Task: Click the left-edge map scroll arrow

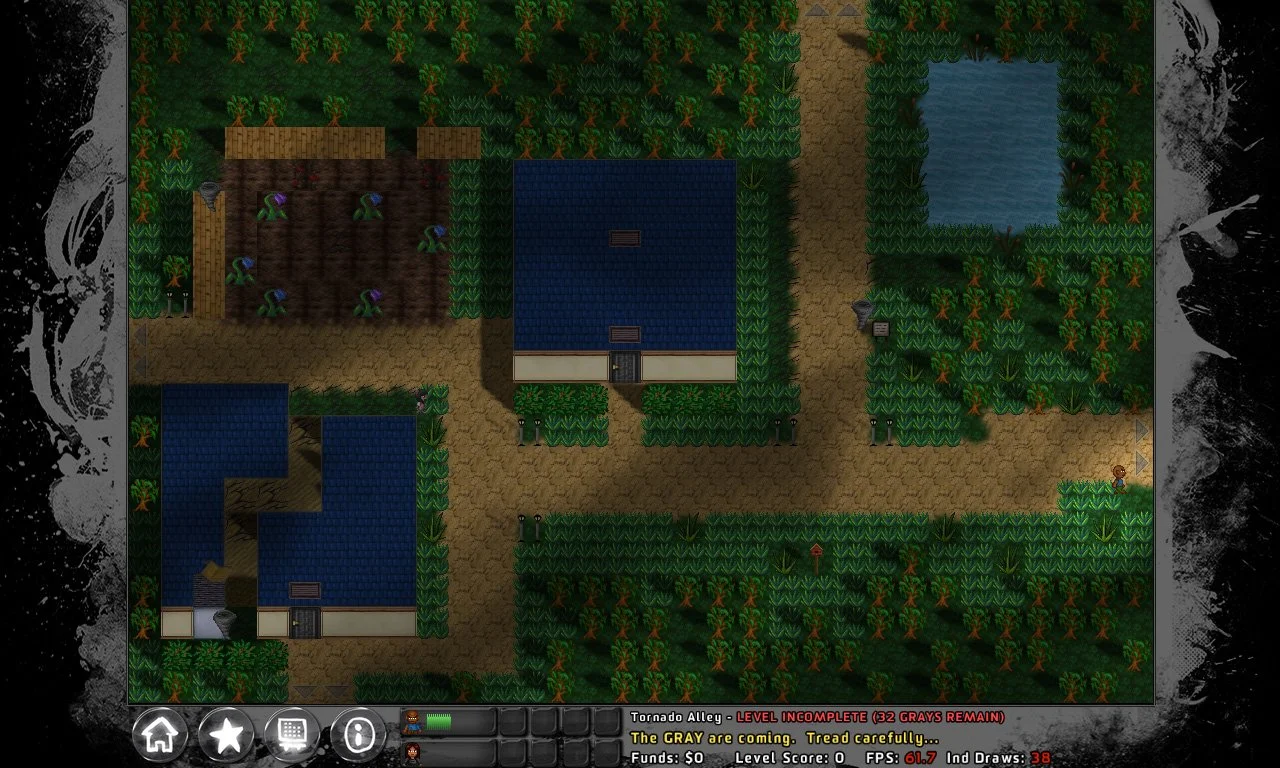Action: pos(140,337)
